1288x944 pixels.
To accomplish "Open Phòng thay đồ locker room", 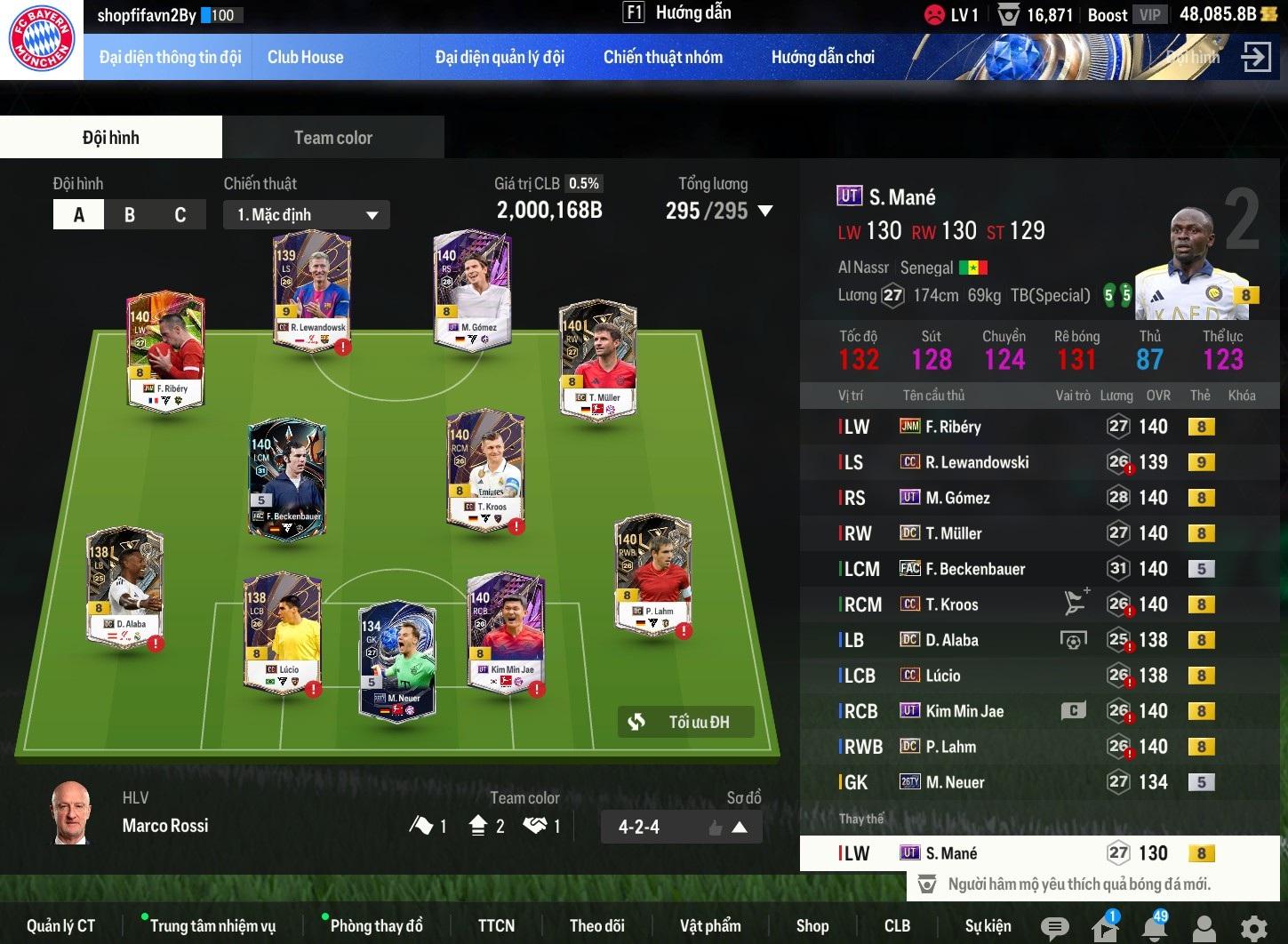I will [376, 926].
